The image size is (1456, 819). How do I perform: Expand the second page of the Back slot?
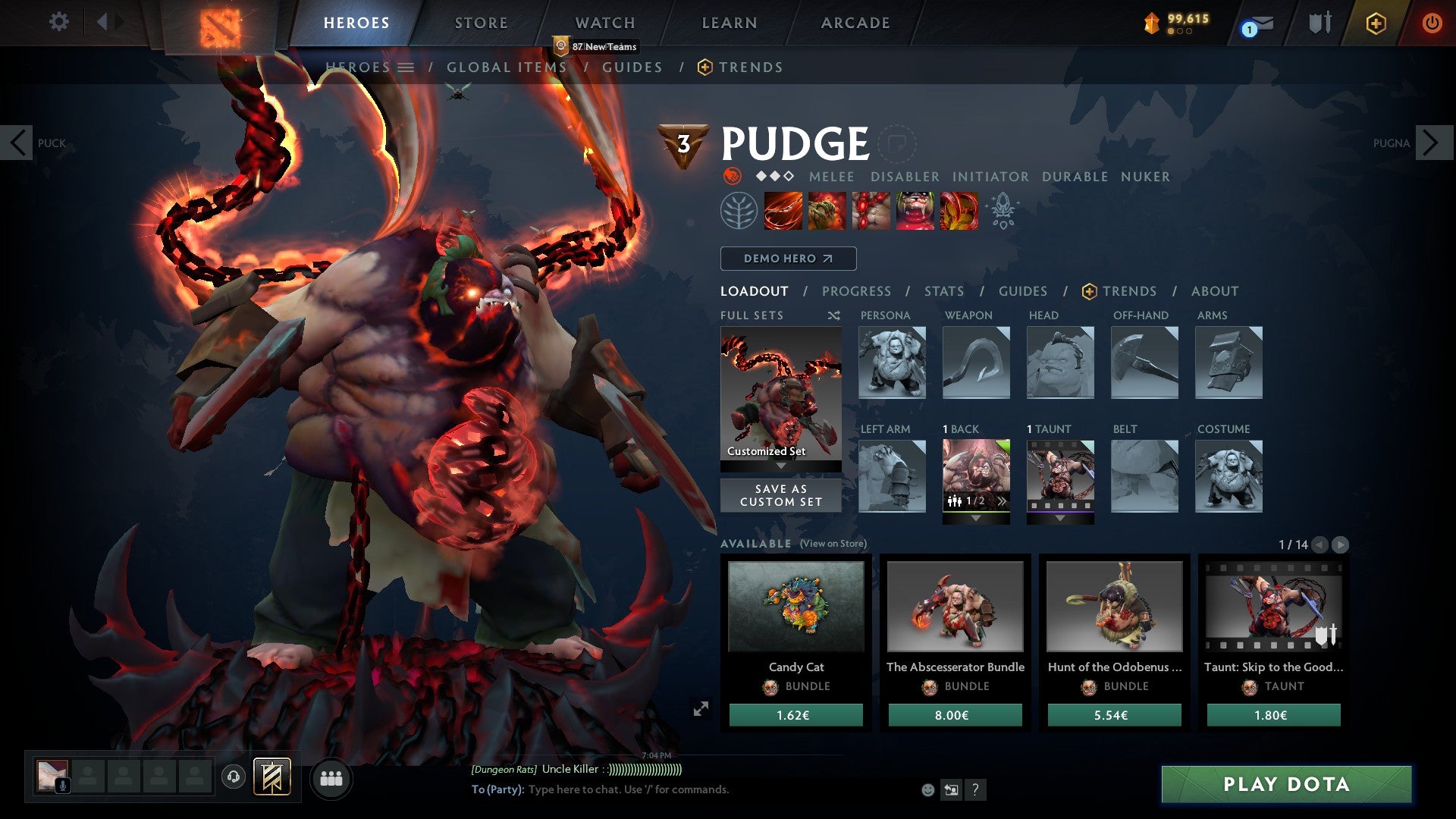tap(1003, 500)
